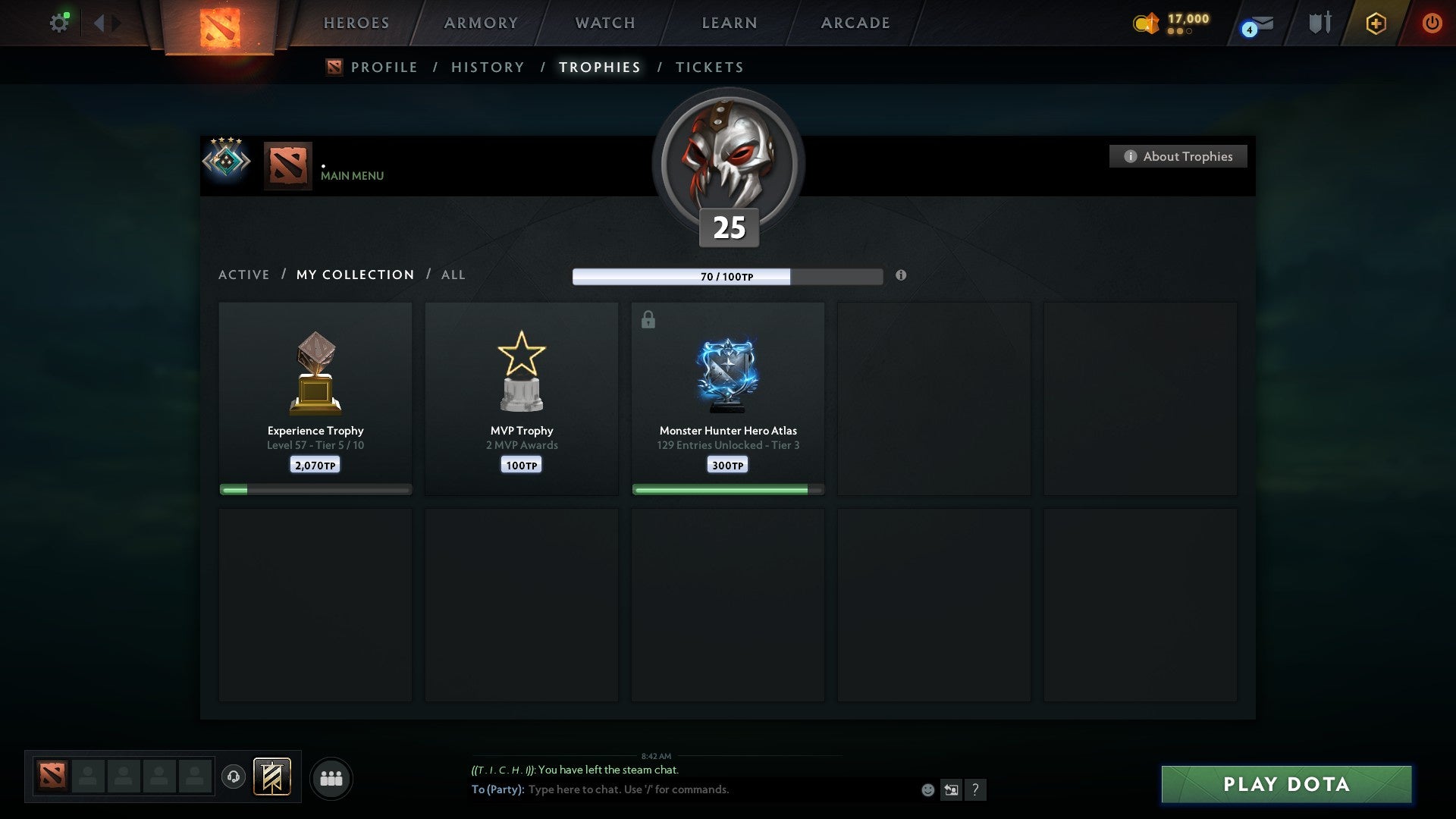Open the emoticon picker in chat

pyautogui.click(x=927, y=789)
